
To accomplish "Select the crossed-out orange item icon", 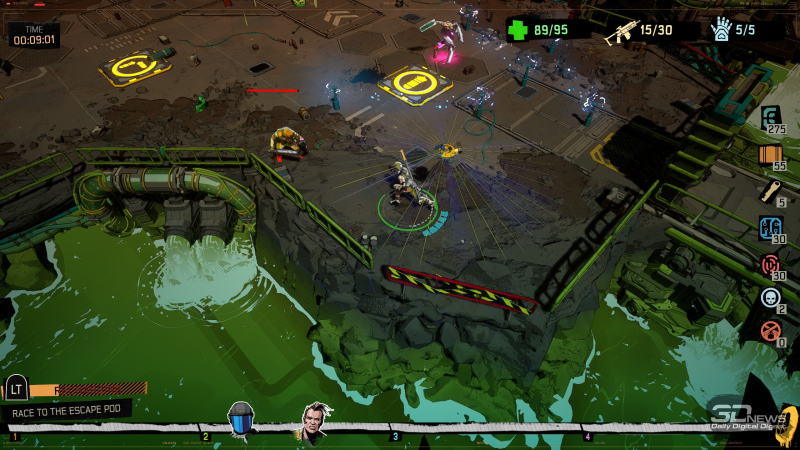I will 770,331.
